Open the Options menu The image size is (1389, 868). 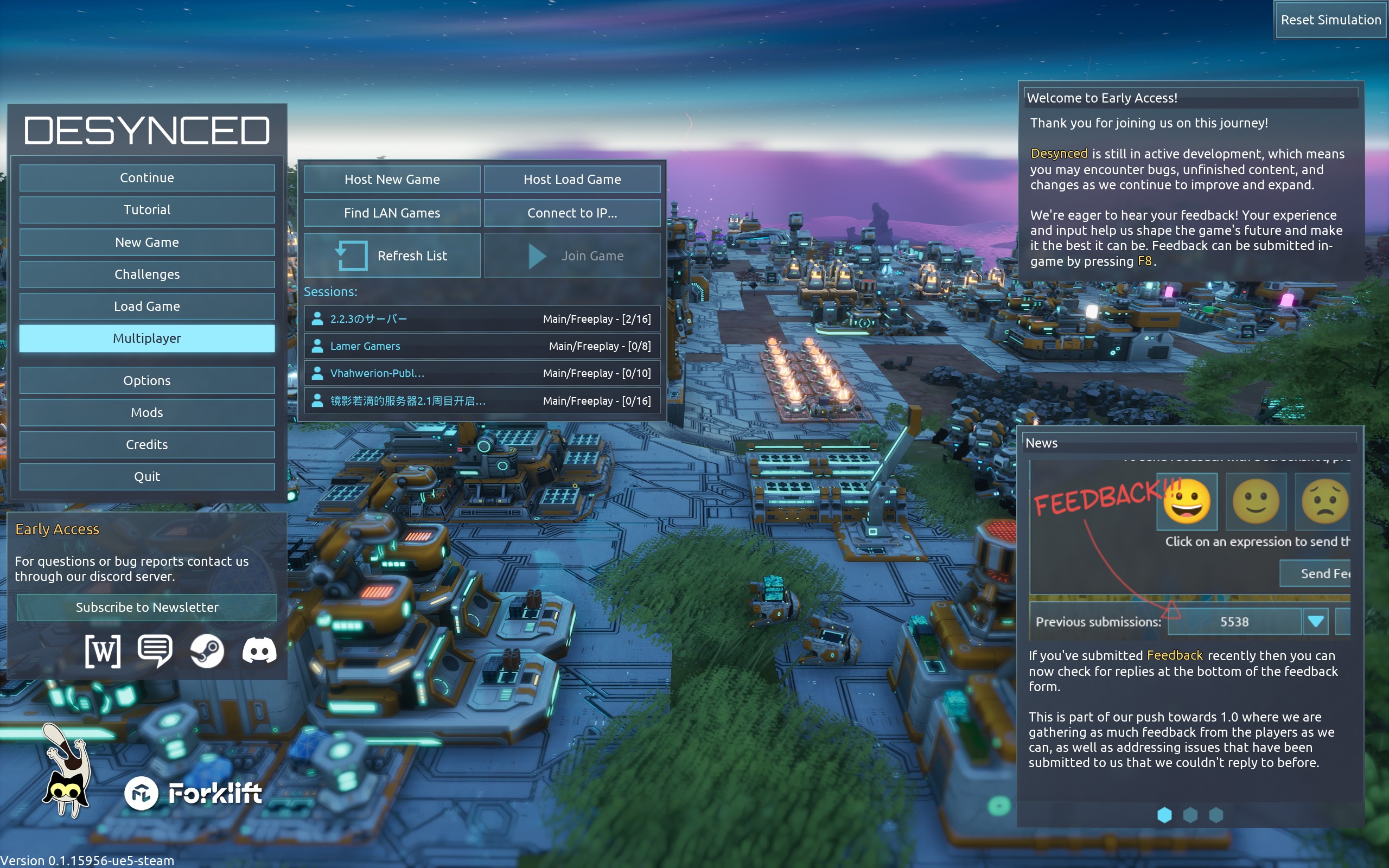[x=147, y=381]
